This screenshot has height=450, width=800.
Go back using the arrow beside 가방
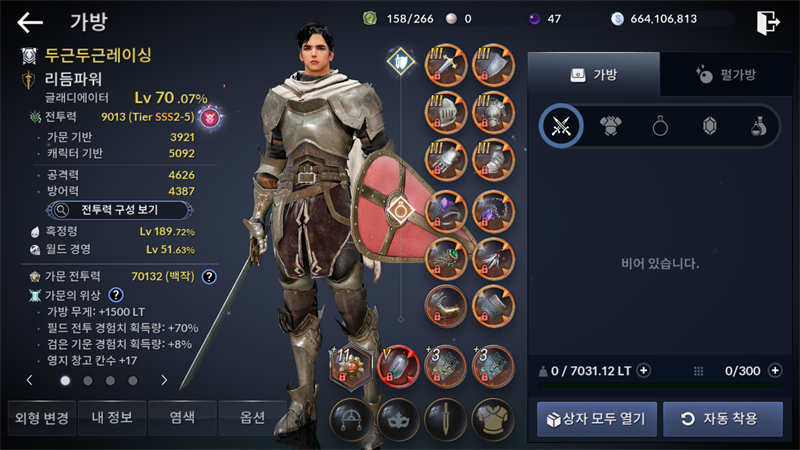(30, 22)
